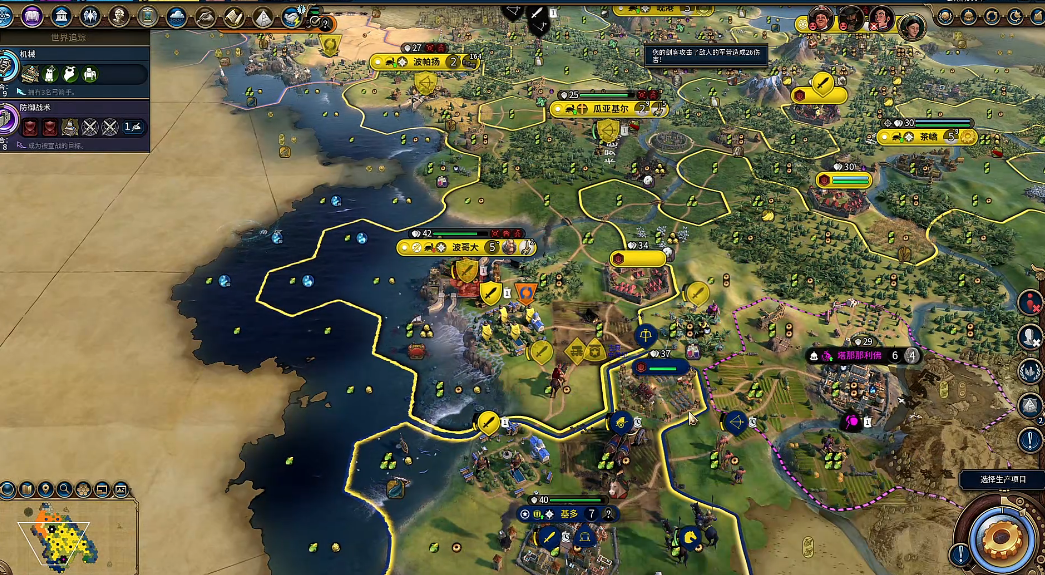Click the 选择生产项目 notification button
The image size is (1045, 575).
point(1000,480)
